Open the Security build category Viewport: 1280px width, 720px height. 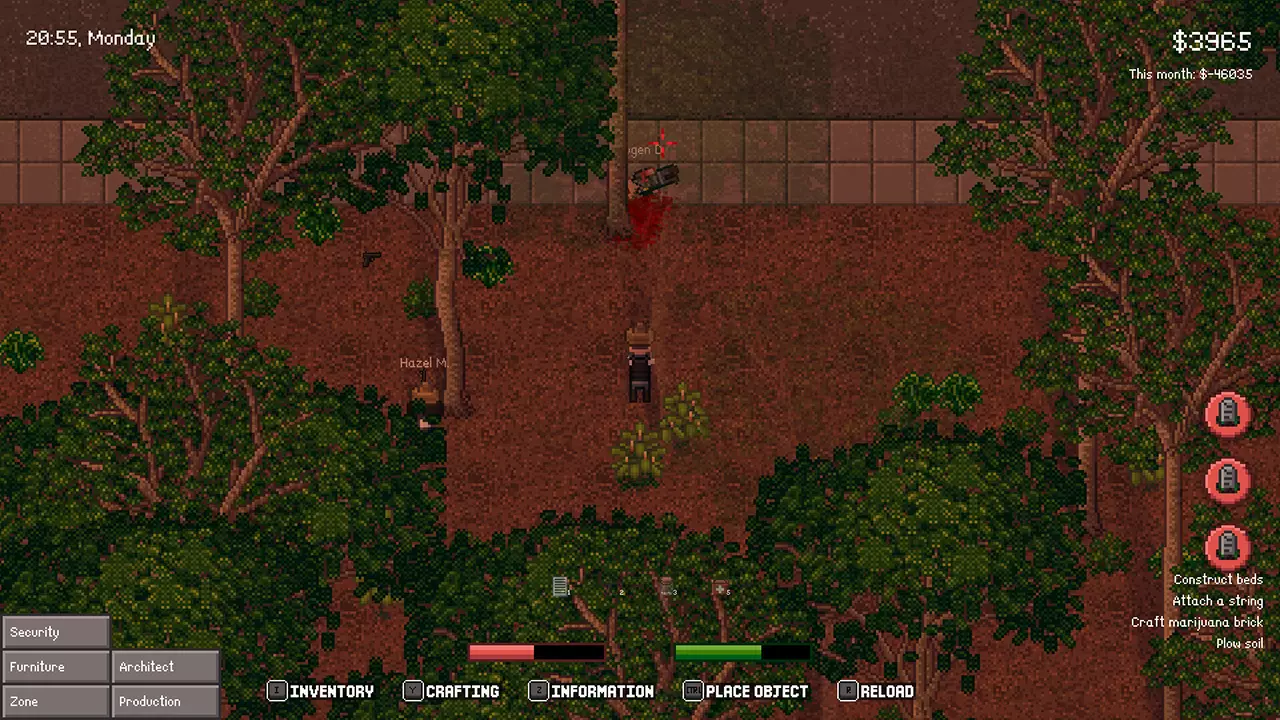click(55, 632)
